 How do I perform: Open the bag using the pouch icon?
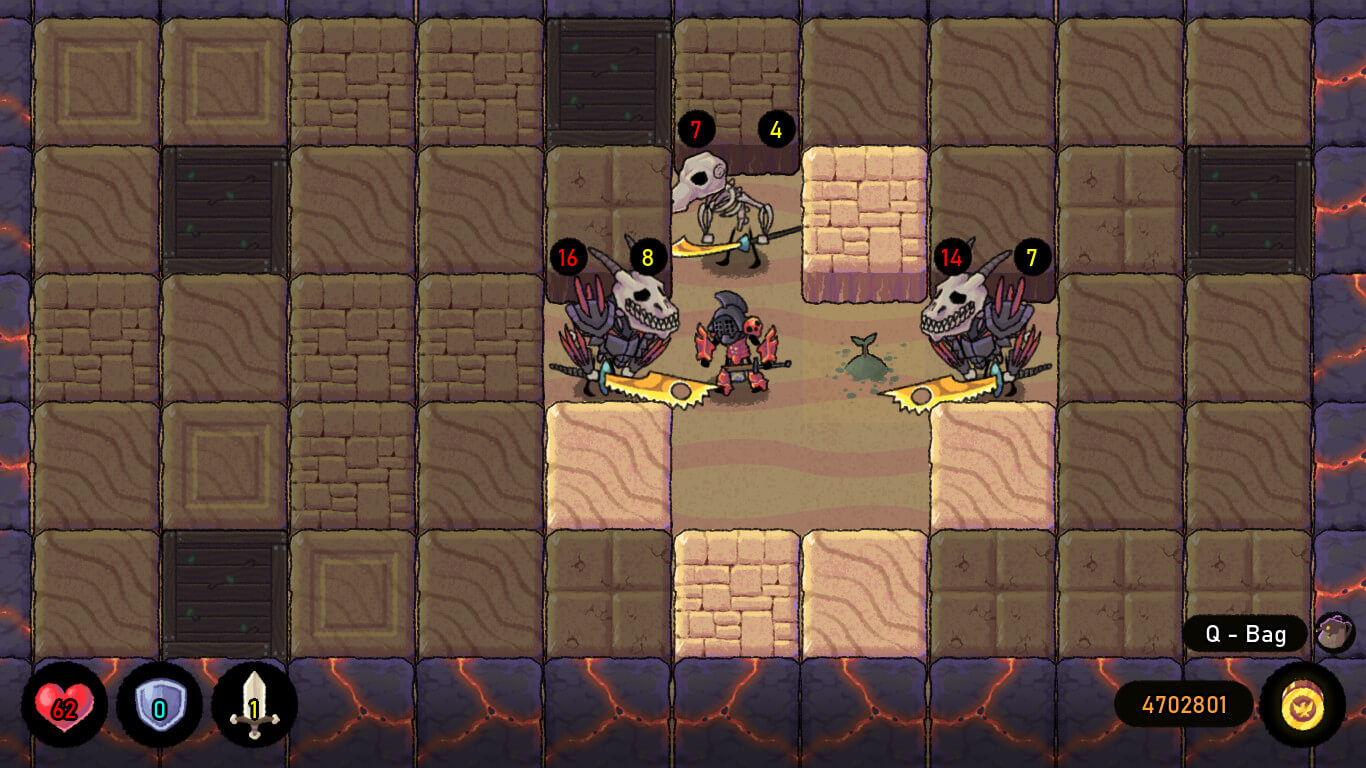point(1334,633)
